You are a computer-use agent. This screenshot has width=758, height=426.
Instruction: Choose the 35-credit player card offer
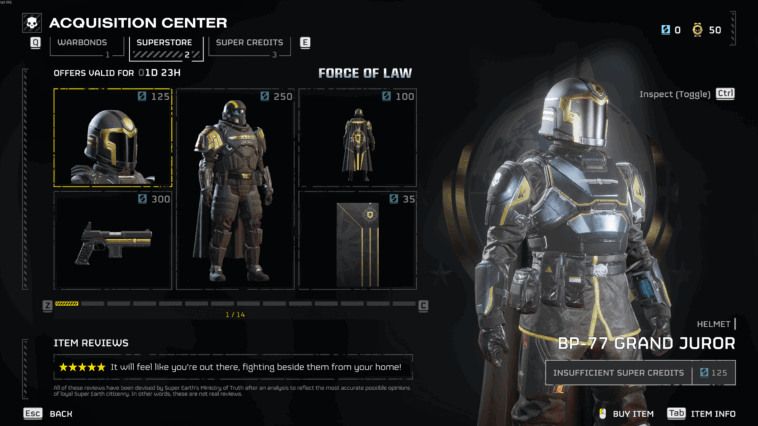(357, 241)
